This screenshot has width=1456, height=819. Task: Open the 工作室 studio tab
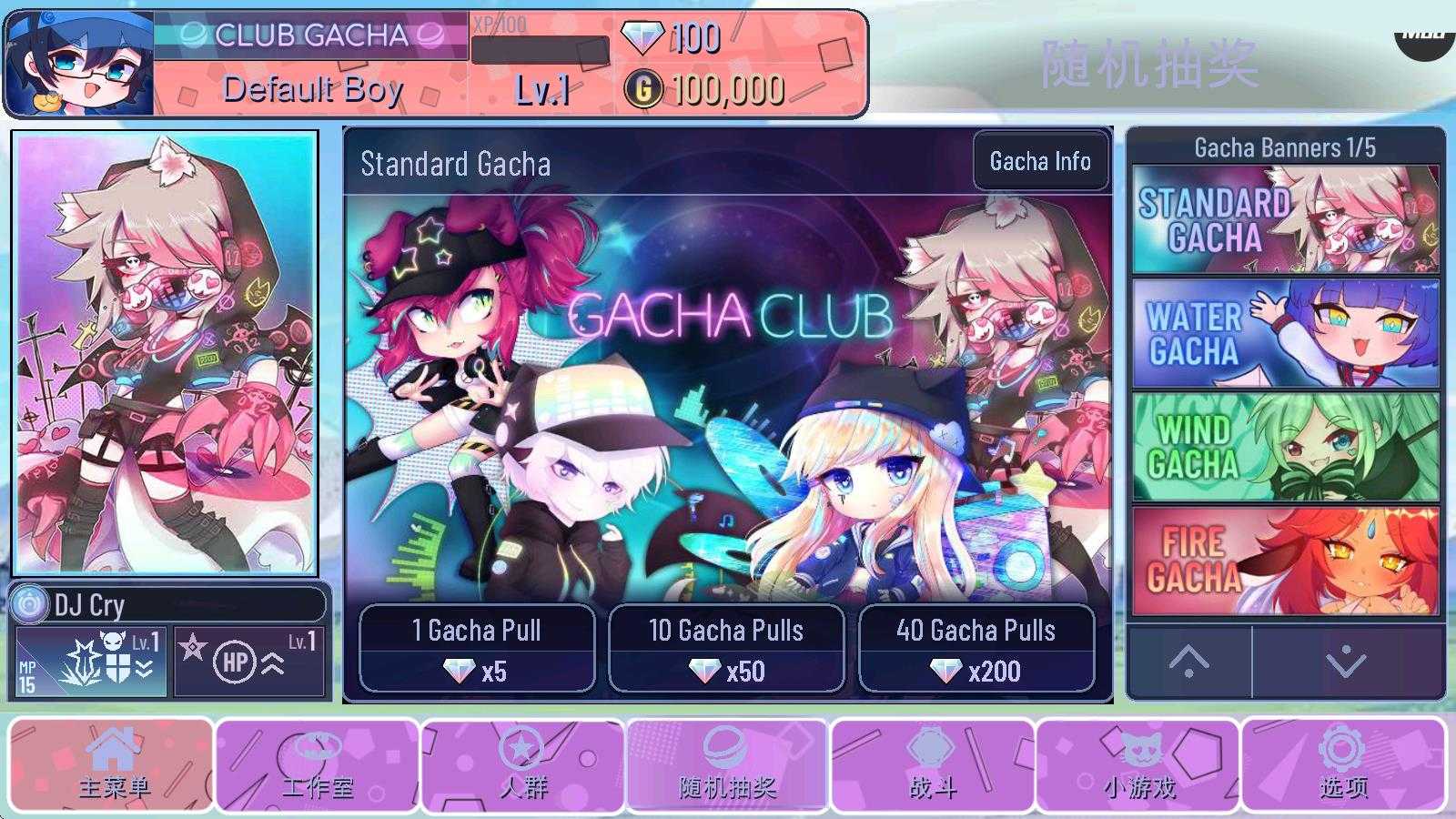click(318, 764)
